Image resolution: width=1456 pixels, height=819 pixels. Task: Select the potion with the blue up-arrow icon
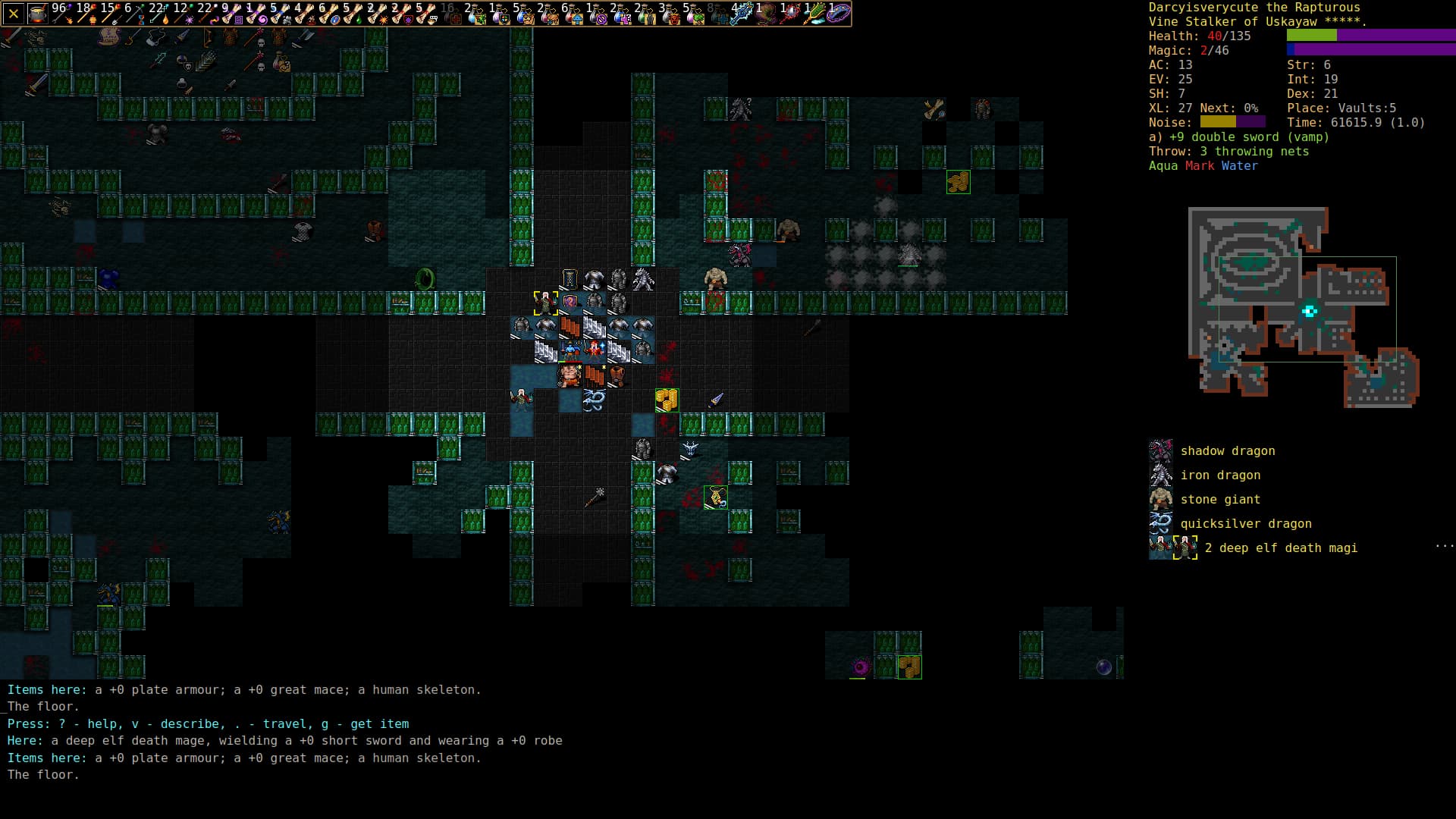[573, 14]
